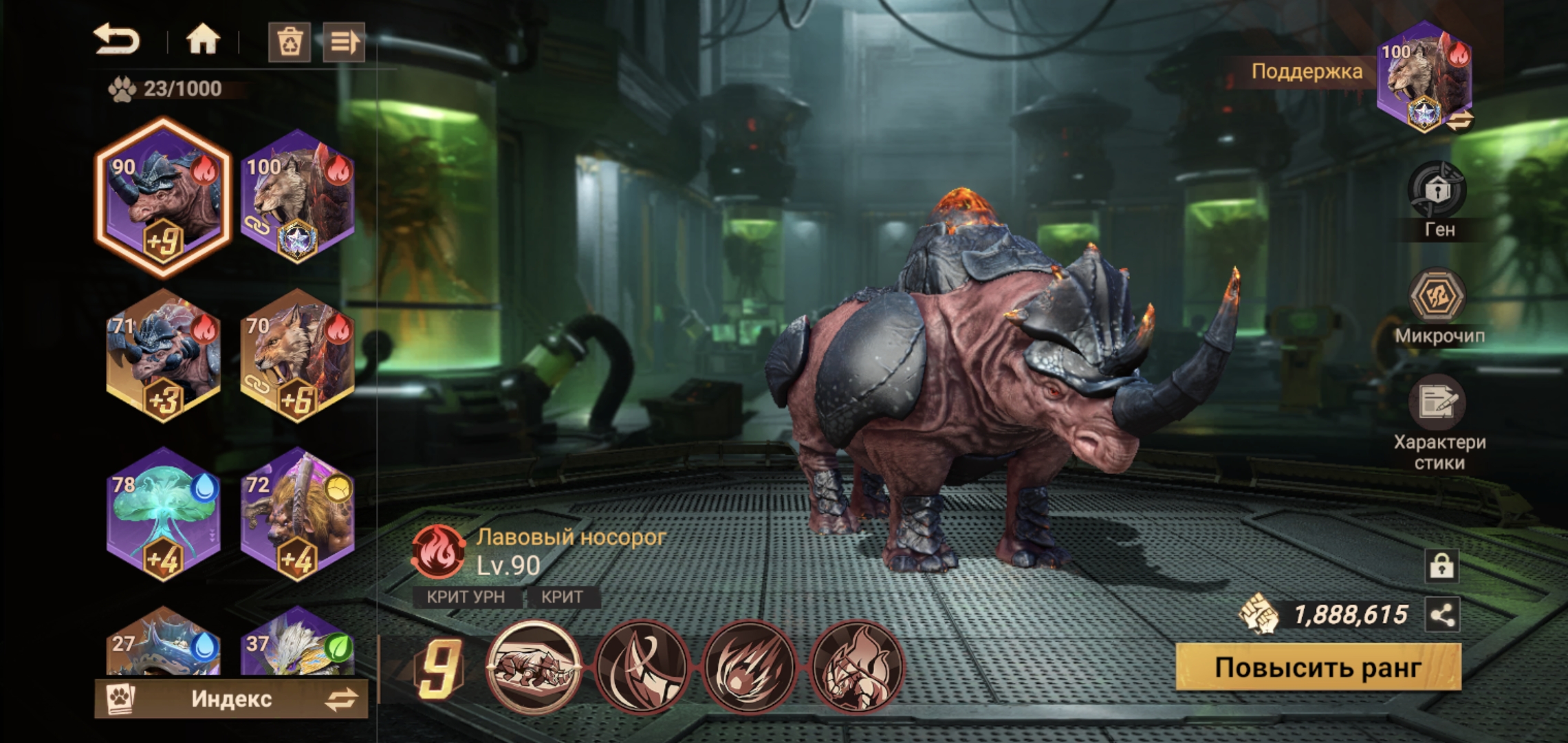Open the home screen
This screenshot has width=1568, height=743.
(x=203, y=41)
